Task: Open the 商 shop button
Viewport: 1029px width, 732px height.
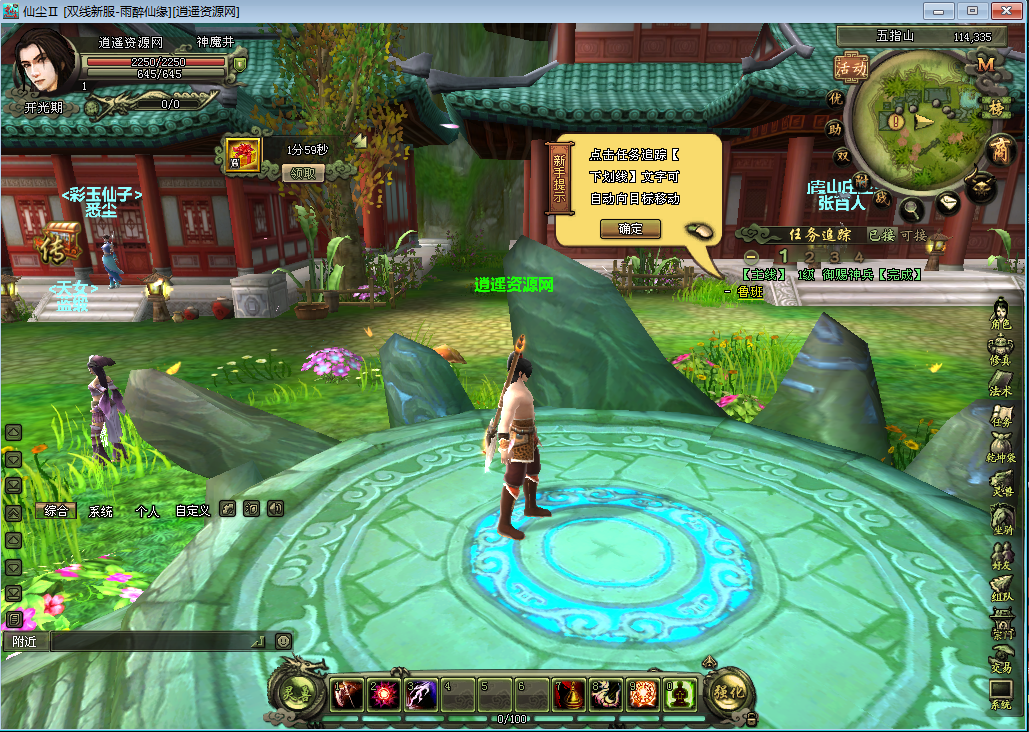Action: pos(999,151)
